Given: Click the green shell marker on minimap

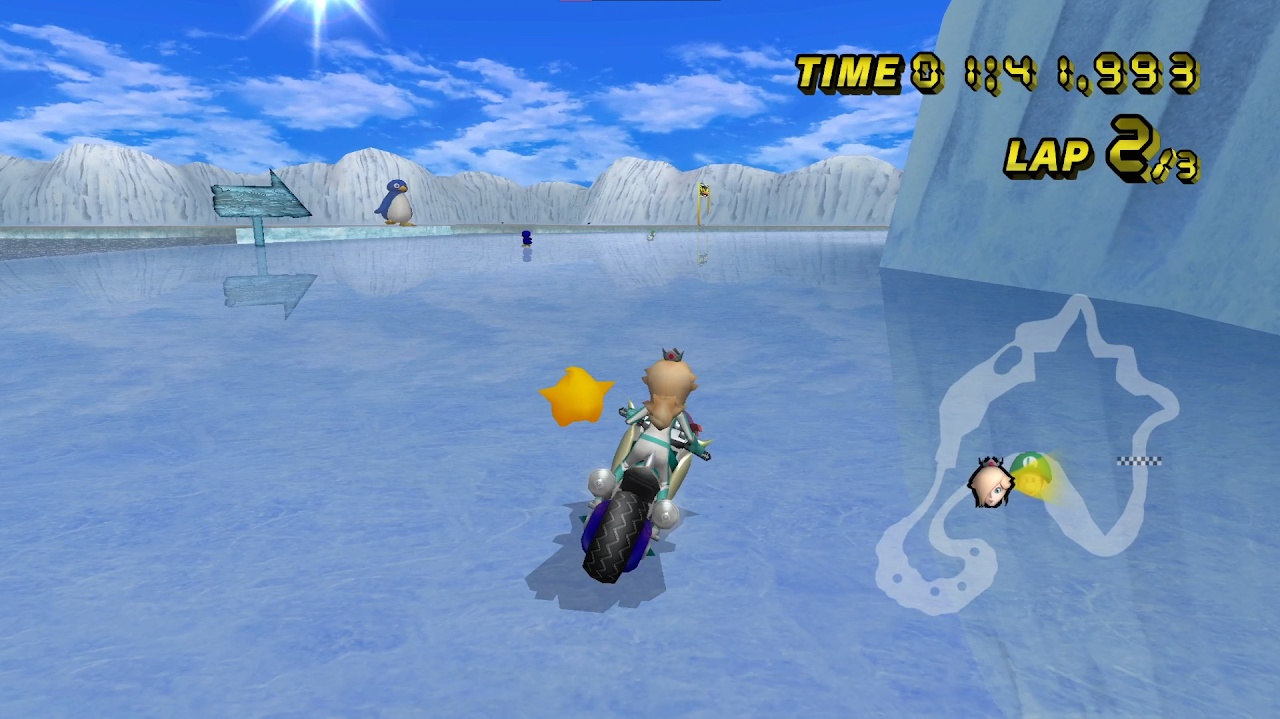Looking at the screenshot, I should [1030, 473].
